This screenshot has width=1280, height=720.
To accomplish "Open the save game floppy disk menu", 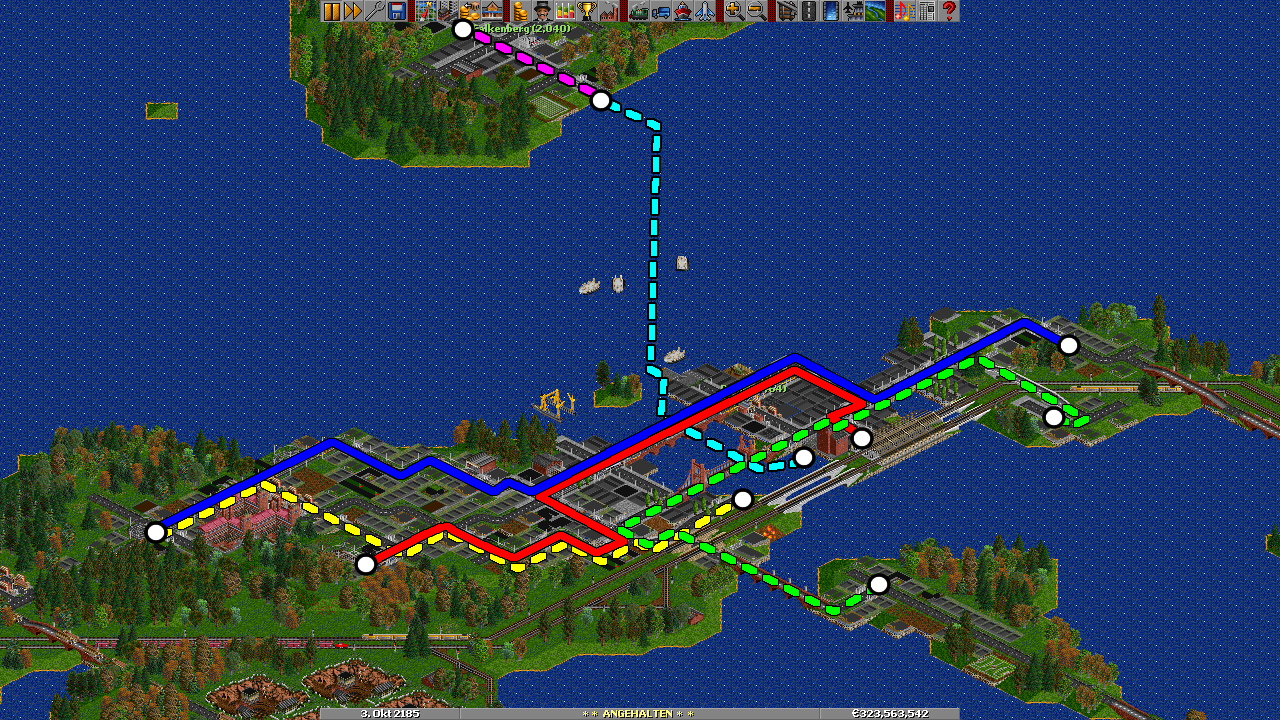I will [x=397, y=11].
